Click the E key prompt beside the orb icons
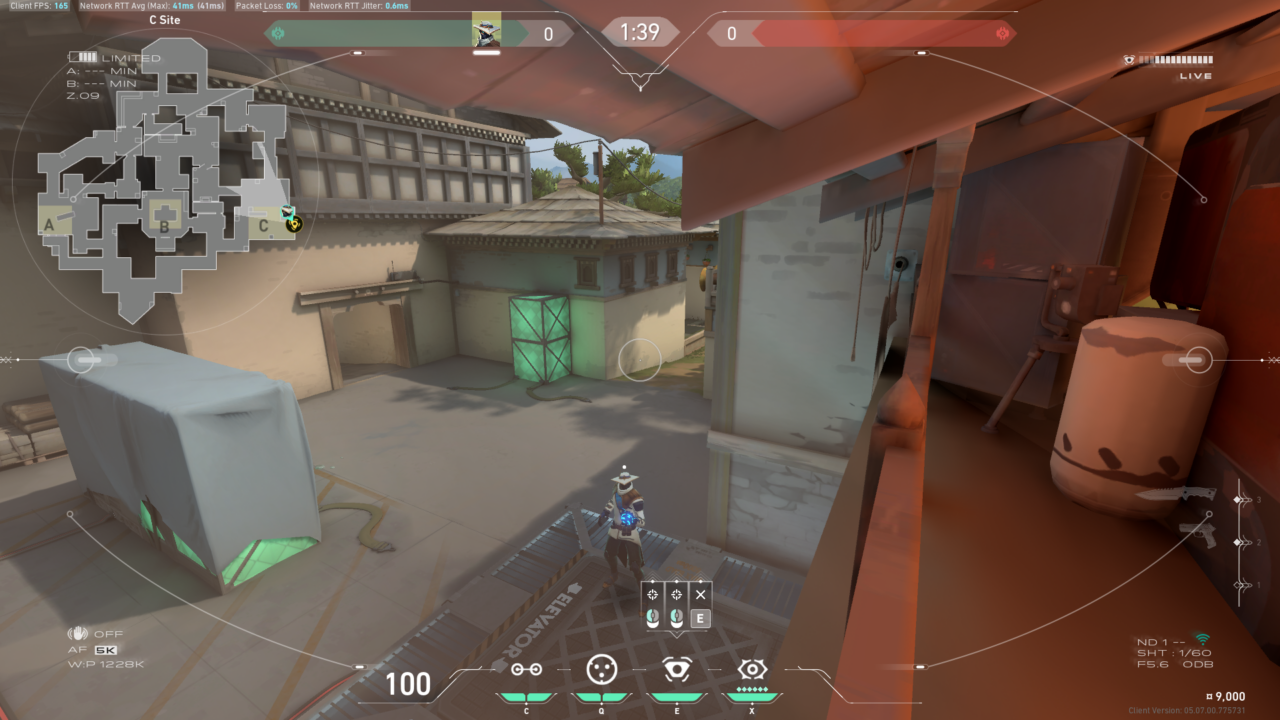1280x720 pixels. [699, 618]
